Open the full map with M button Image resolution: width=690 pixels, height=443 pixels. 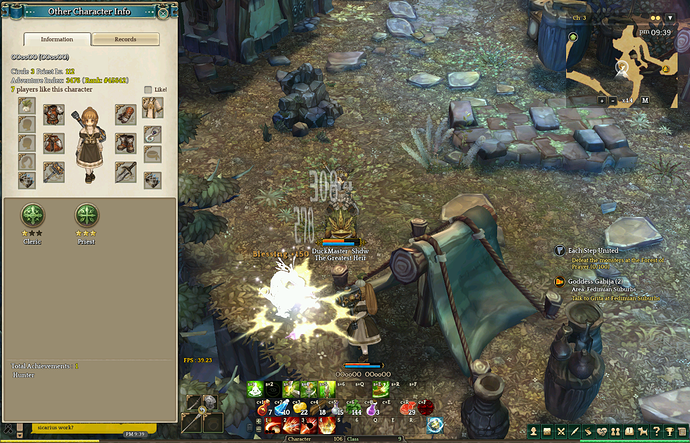(645, 100)
